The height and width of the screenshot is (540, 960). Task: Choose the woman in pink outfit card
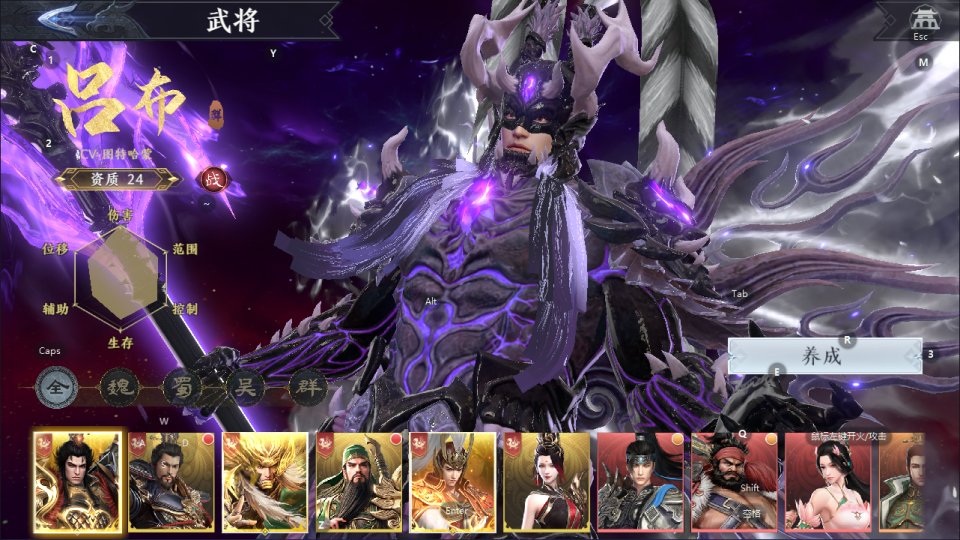pos(828,481)
